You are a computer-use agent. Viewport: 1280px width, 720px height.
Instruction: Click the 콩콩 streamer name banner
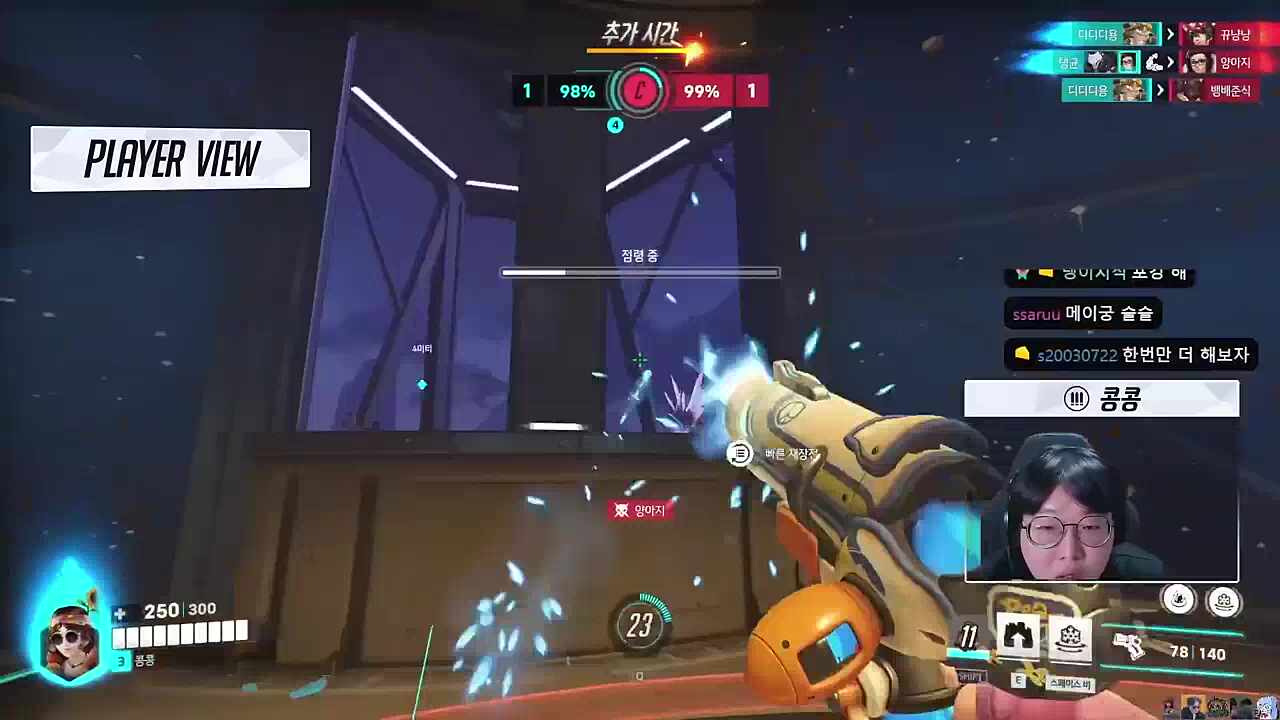1101,399
